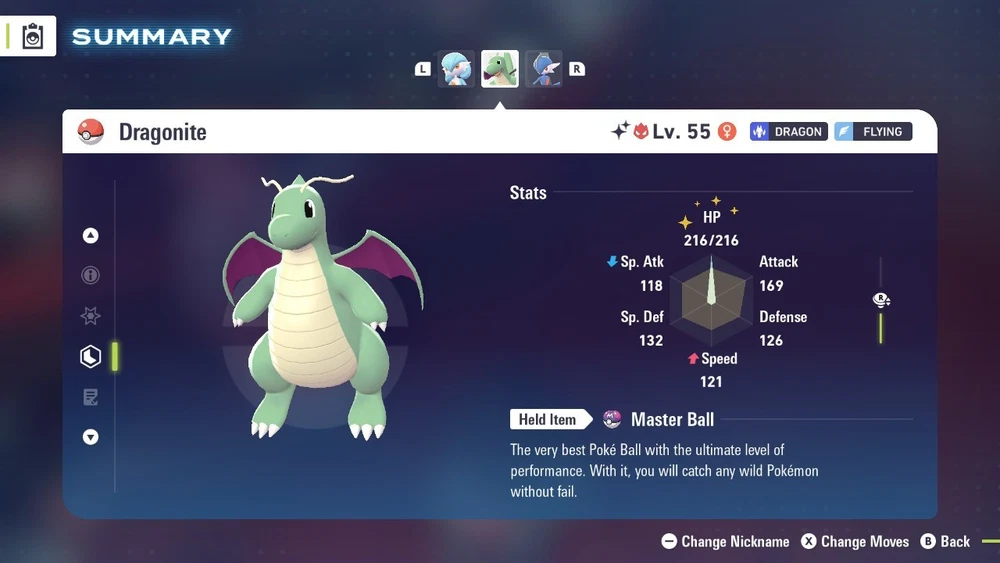Click the up arrow above the page tabs
This screenshot has height=563, width=1000.
point(91,236)
